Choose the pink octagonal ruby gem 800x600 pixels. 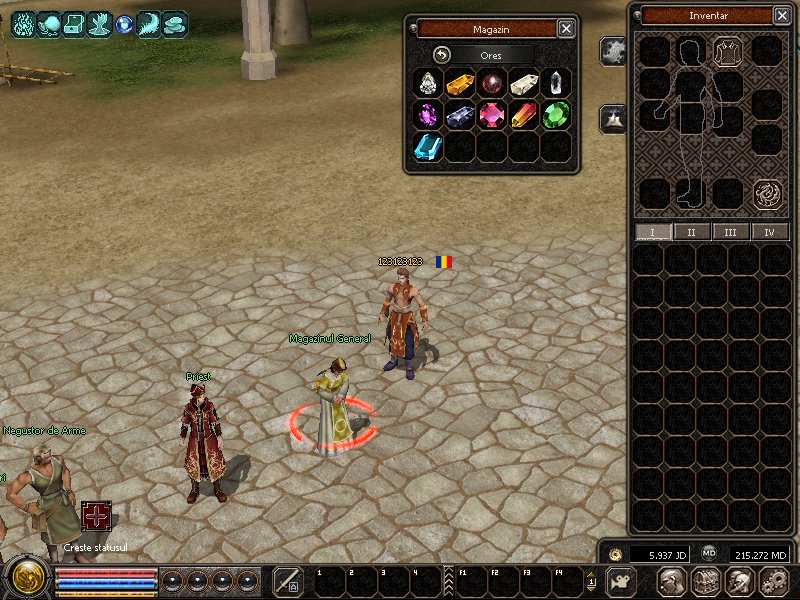click(x=492, y=115)
